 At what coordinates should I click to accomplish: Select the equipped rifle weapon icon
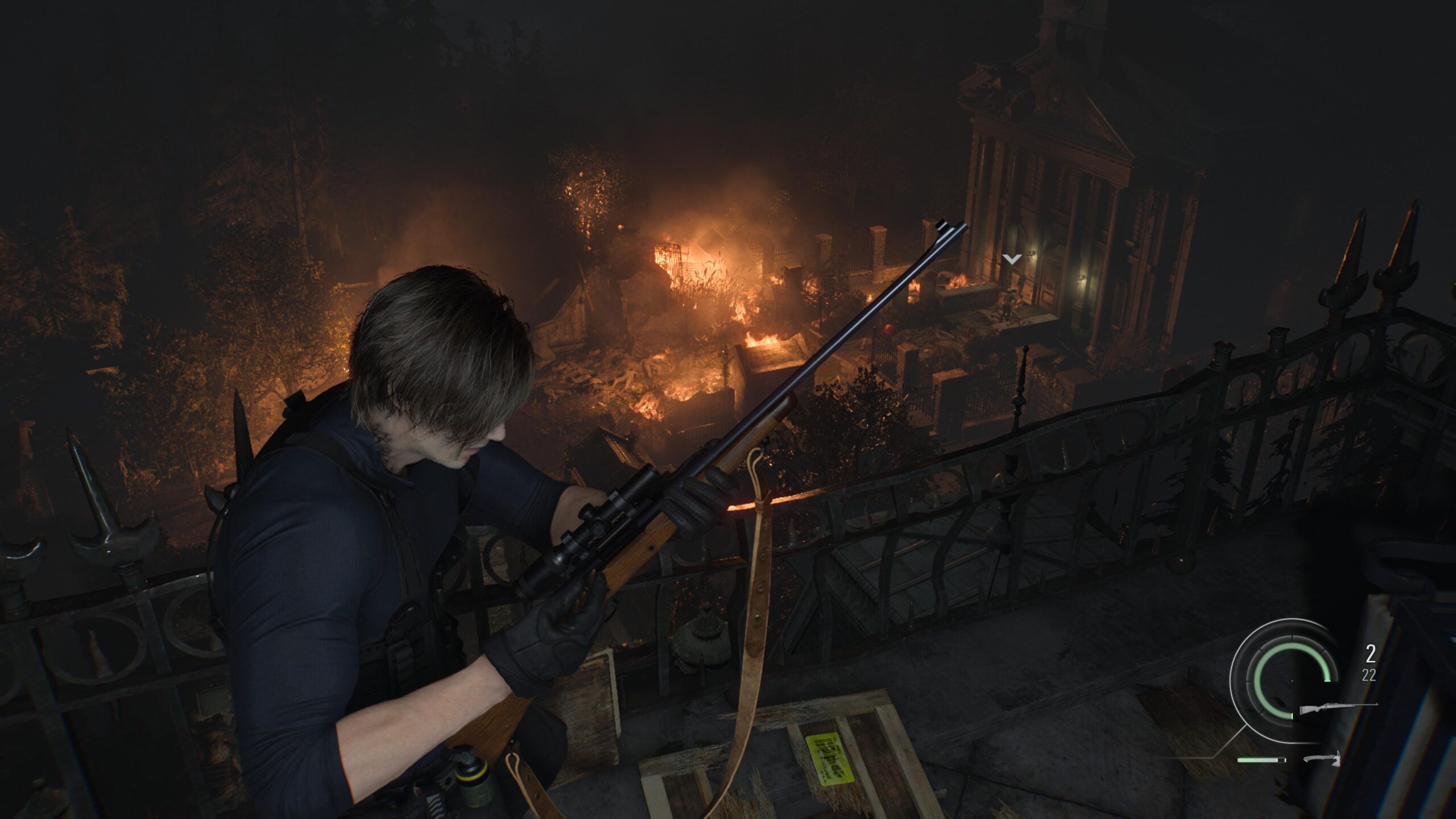pyautogui.click(x=1338, y=709)
